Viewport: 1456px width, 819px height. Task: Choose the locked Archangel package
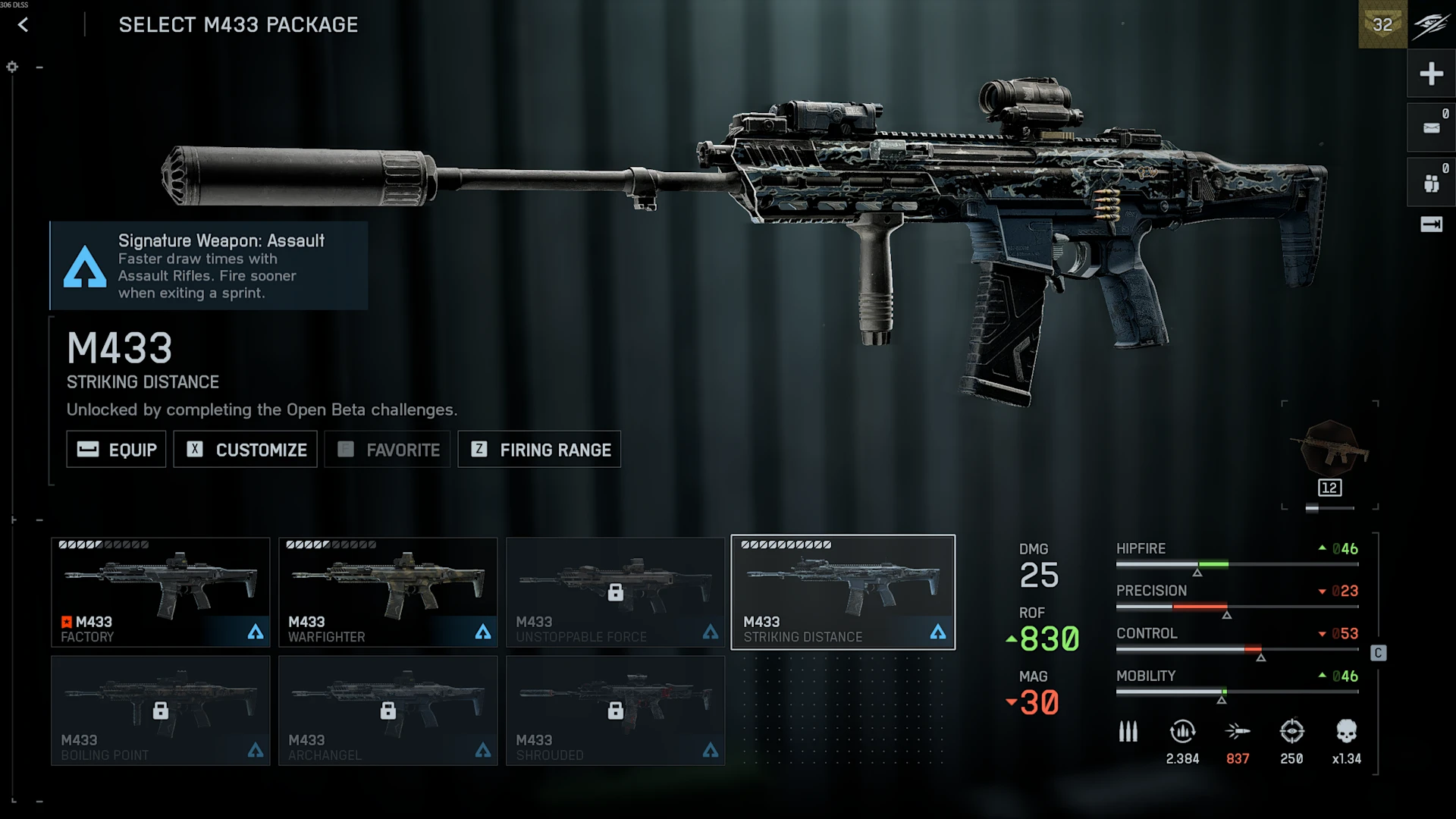pyautogui.click(x=388, y=711)
